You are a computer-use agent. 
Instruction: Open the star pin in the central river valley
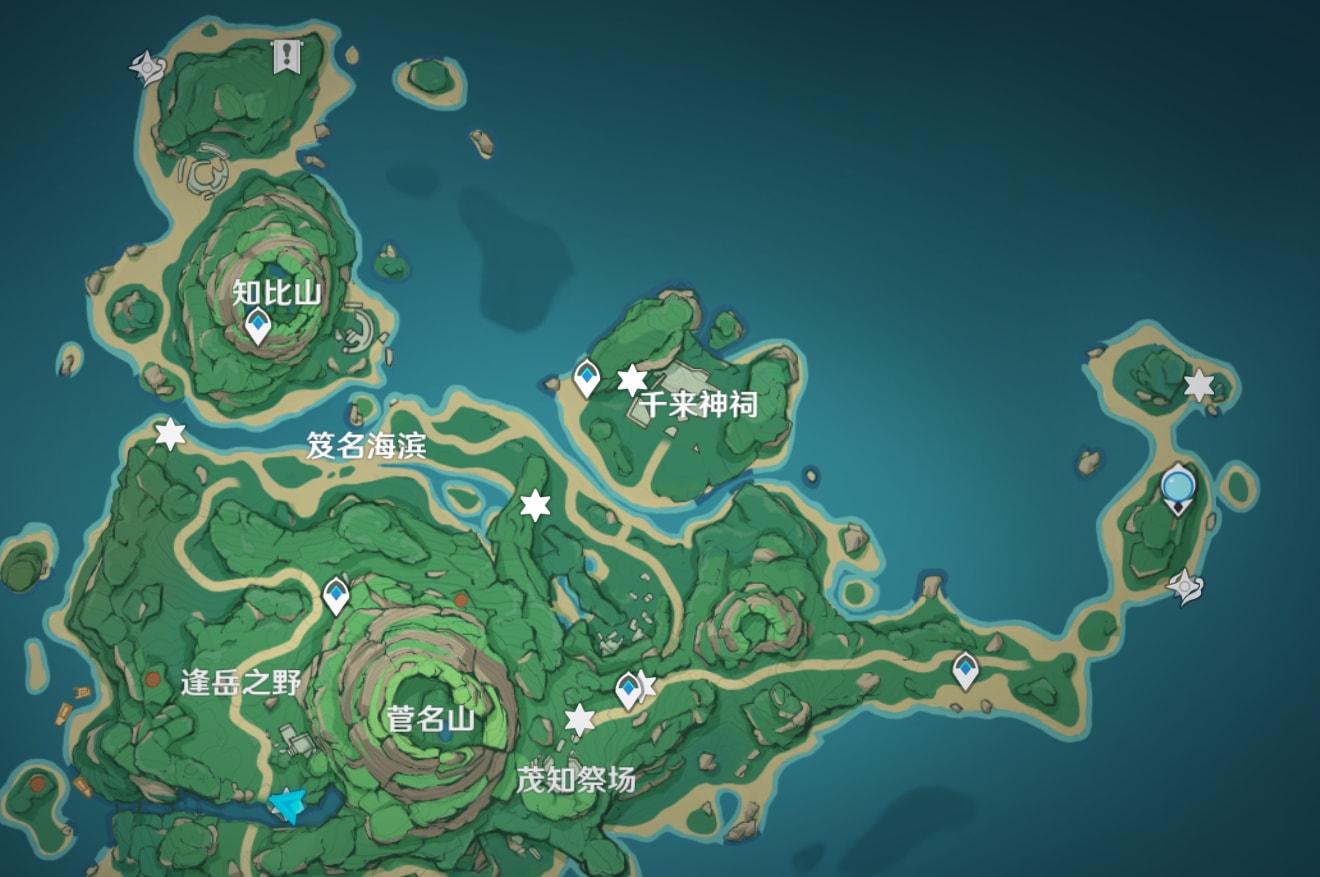(537, 505)
